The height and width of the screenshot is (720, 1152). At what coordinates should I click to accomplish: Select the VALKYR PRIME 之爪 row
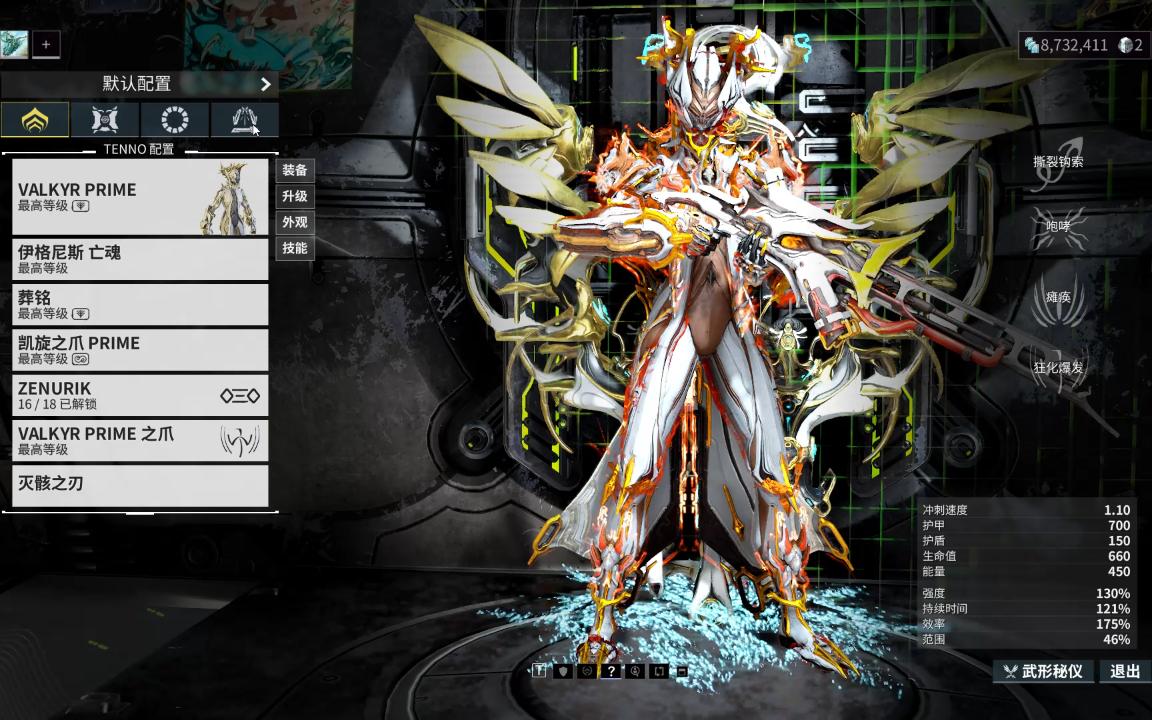point(140,440)
